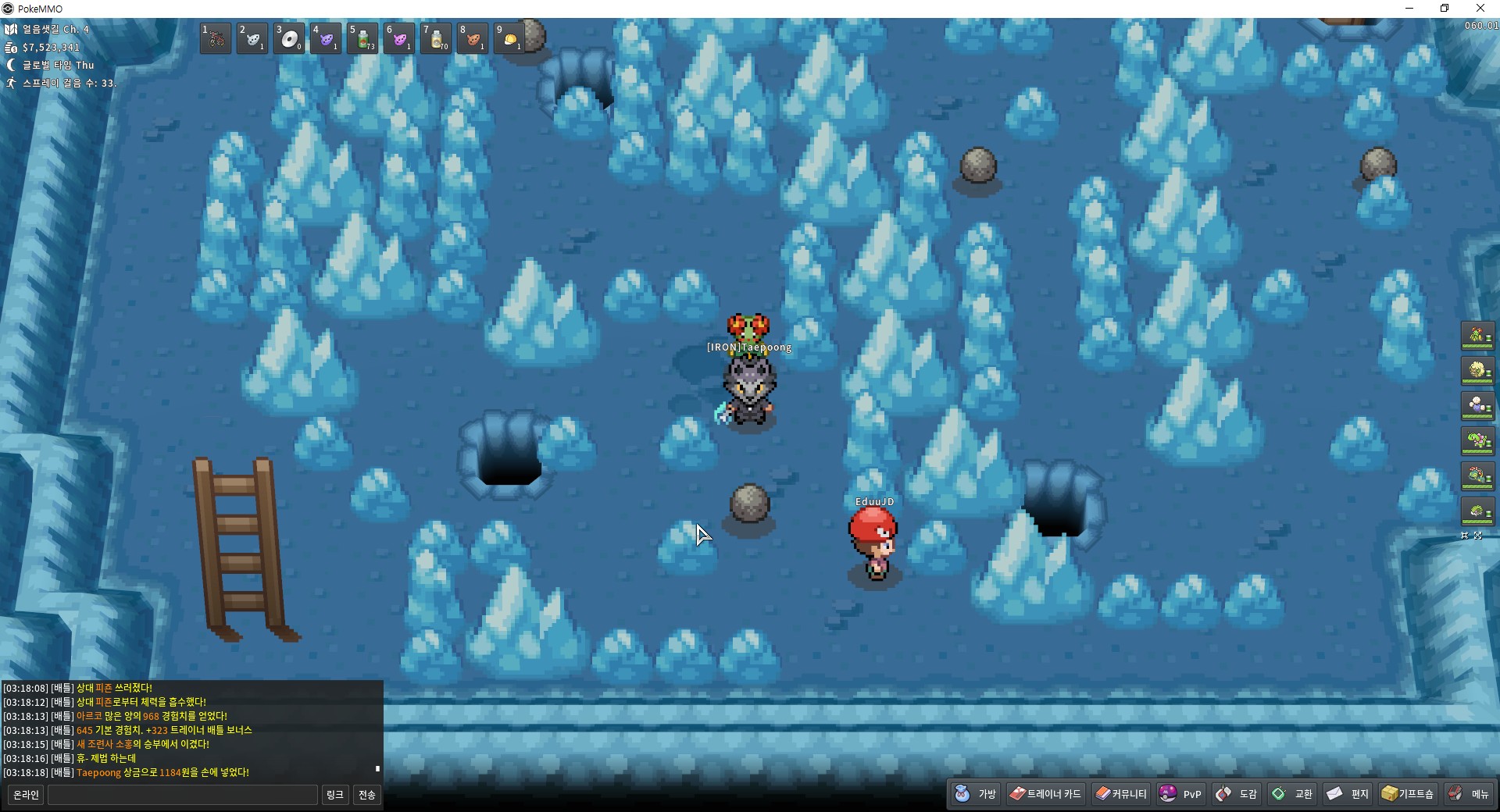Open the 기프트숍 (Gift Shop)
This screenshot has height=812, width=1500.
pyautogui.click(x=1408, y=794)
